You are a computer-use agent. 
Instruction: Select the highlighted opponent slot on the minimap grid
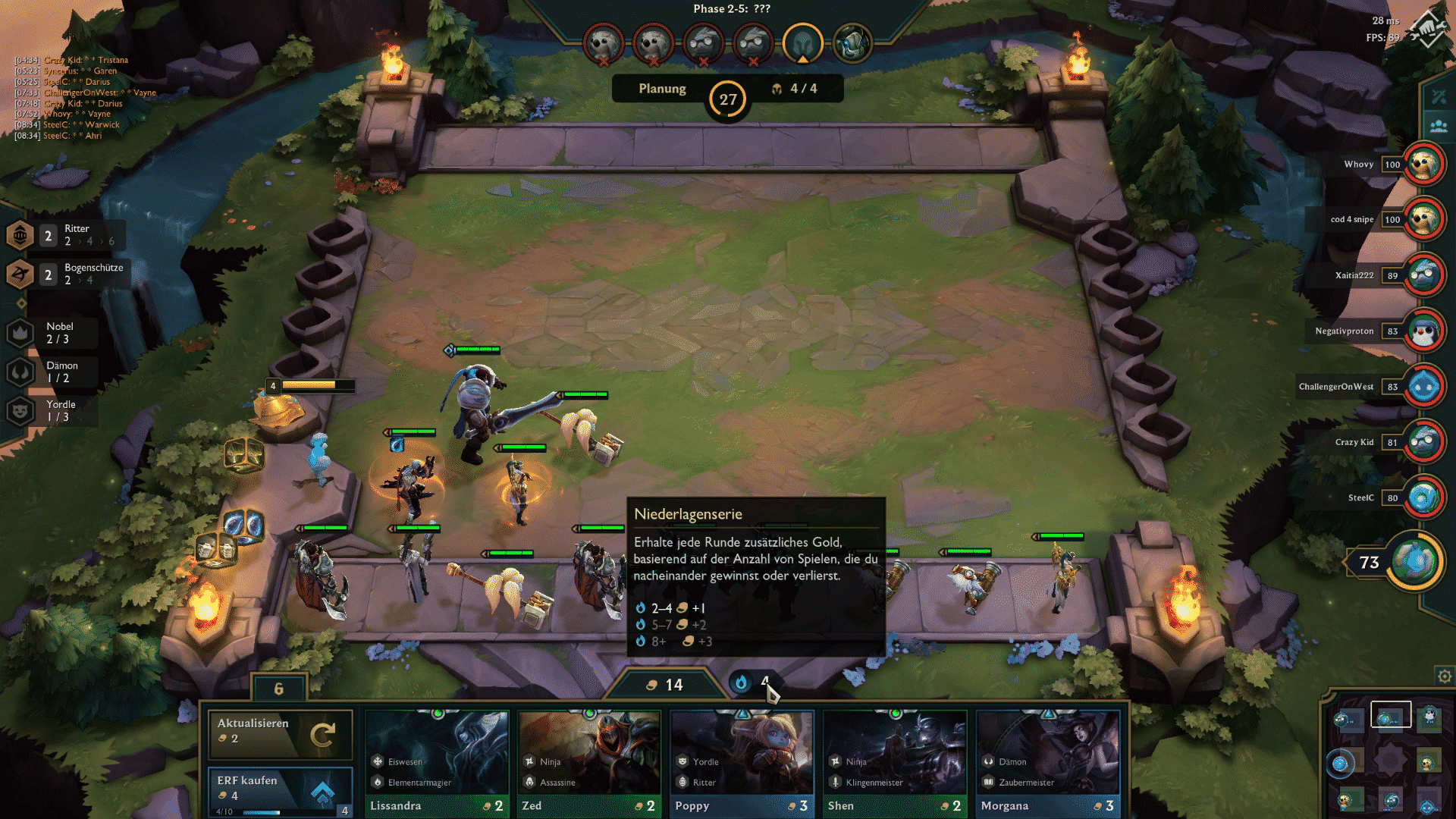point(1391,714)
